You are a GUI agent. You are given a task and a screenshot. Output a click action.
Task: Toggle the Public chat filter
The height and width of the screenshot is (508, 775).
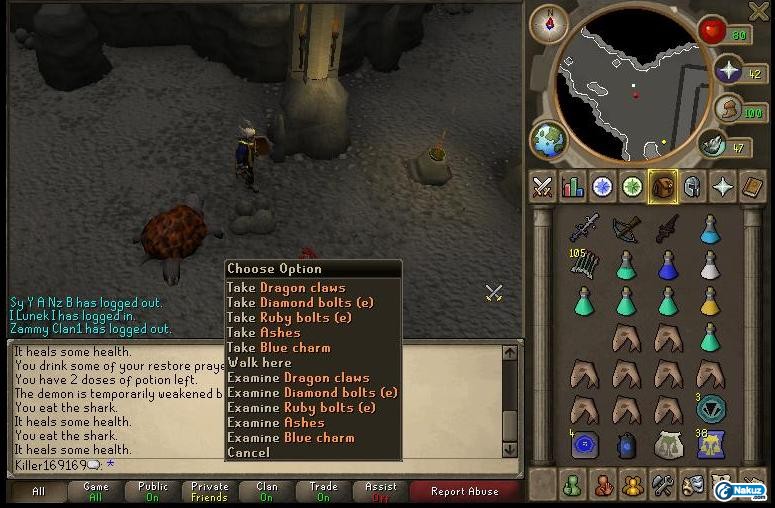pos(153,491)
